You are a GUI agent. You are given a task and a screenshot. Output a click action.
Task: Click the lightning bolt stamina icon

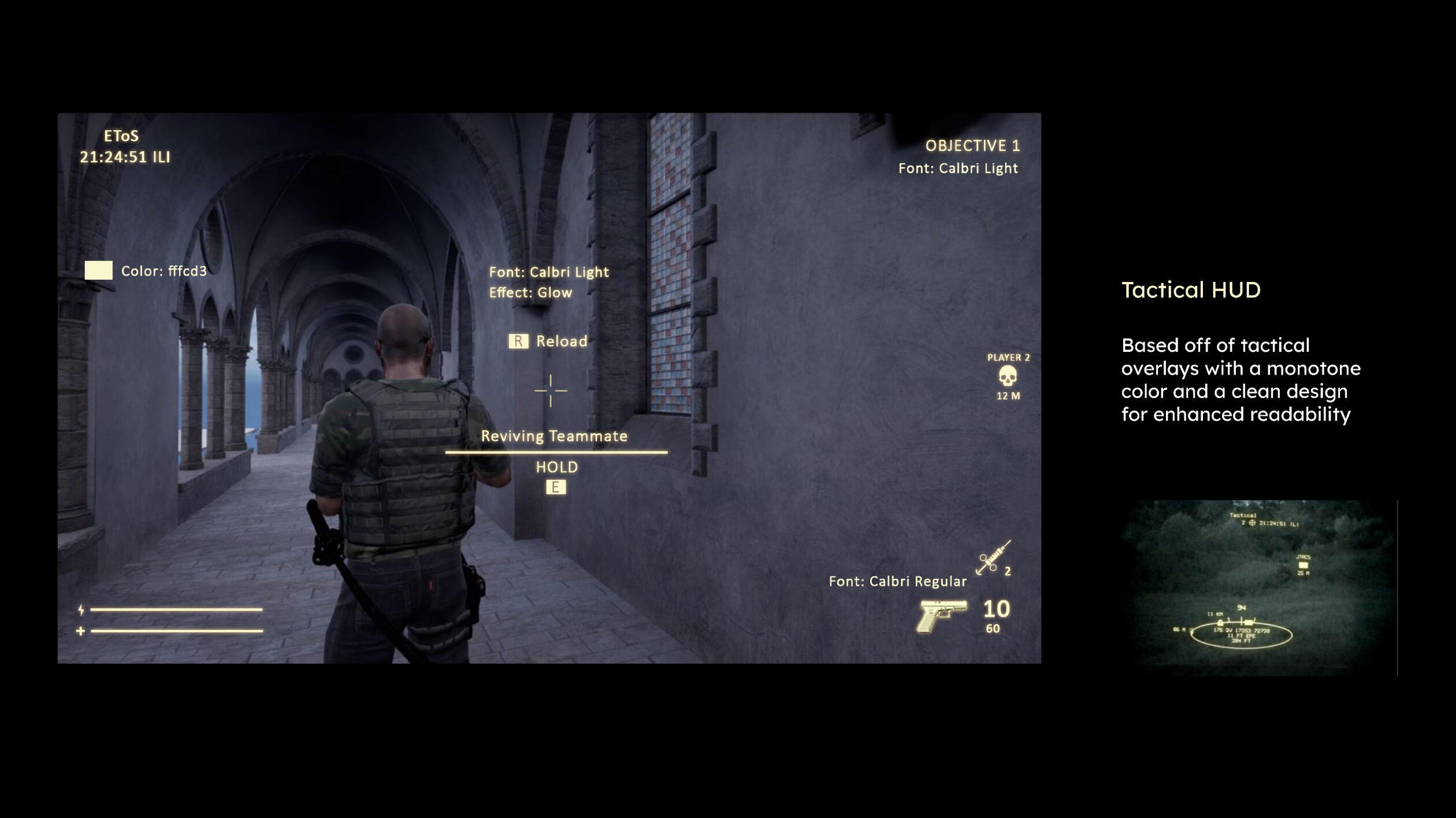coord(81,609)
